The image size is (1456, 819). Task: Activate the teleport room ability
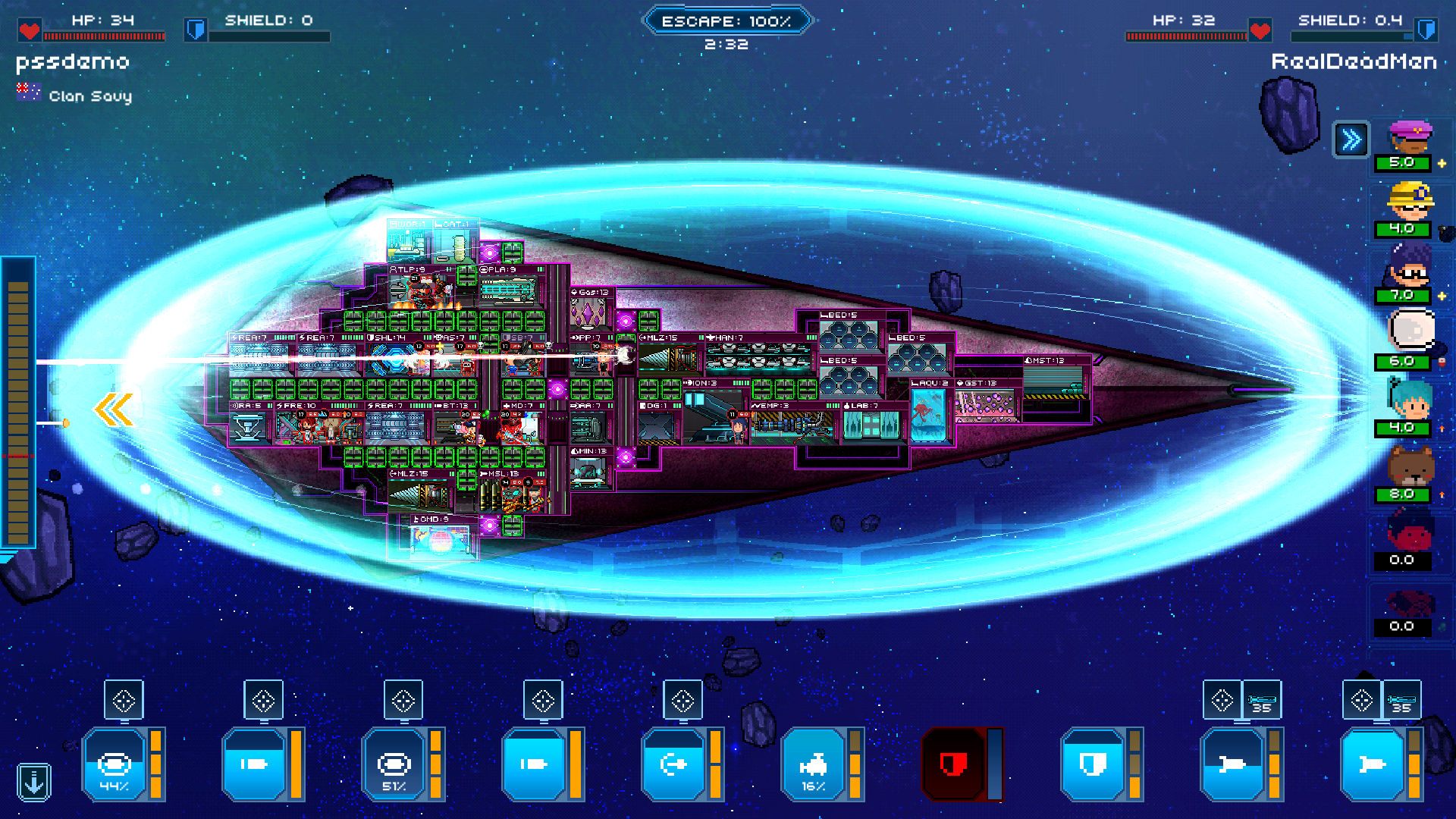click(673, 764)
